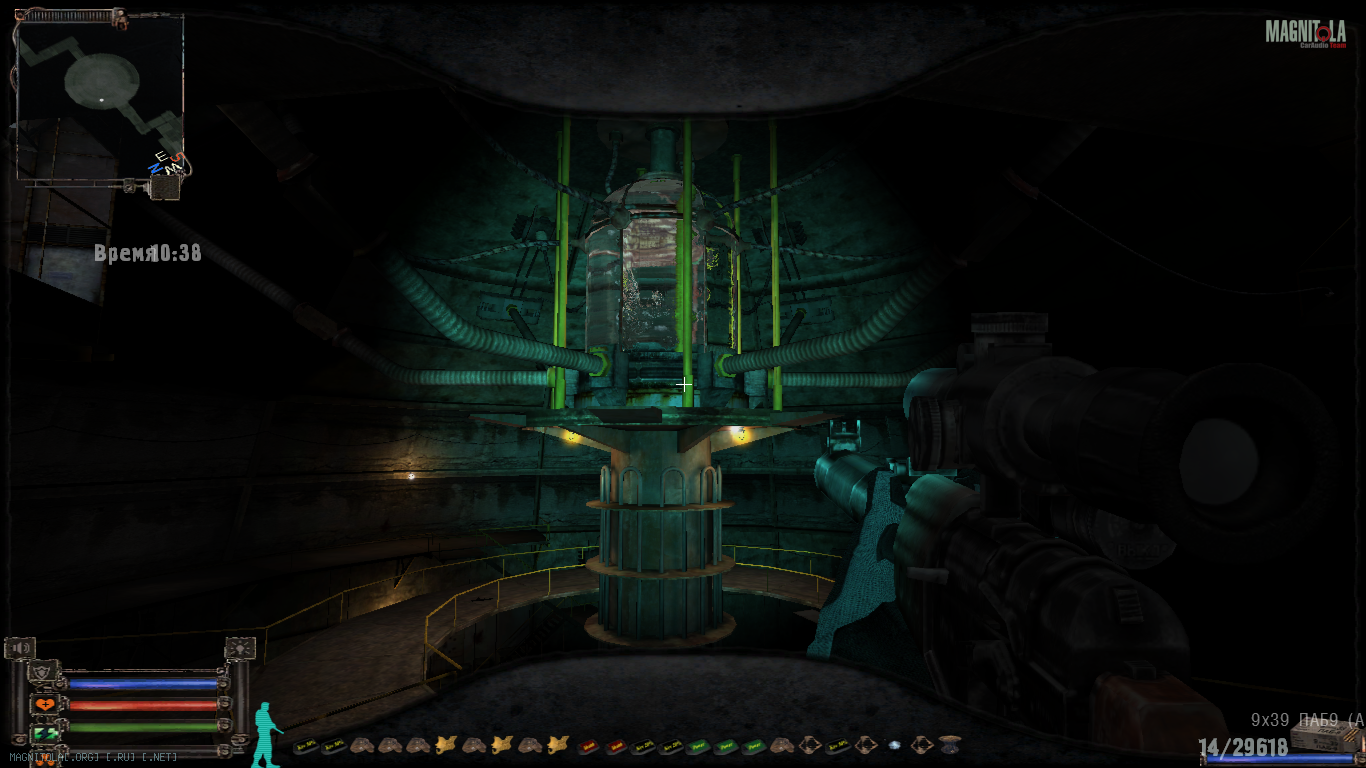Click the orange heart health icon
This screenshot has height=768, width=1366.
(x=44, y=705)
